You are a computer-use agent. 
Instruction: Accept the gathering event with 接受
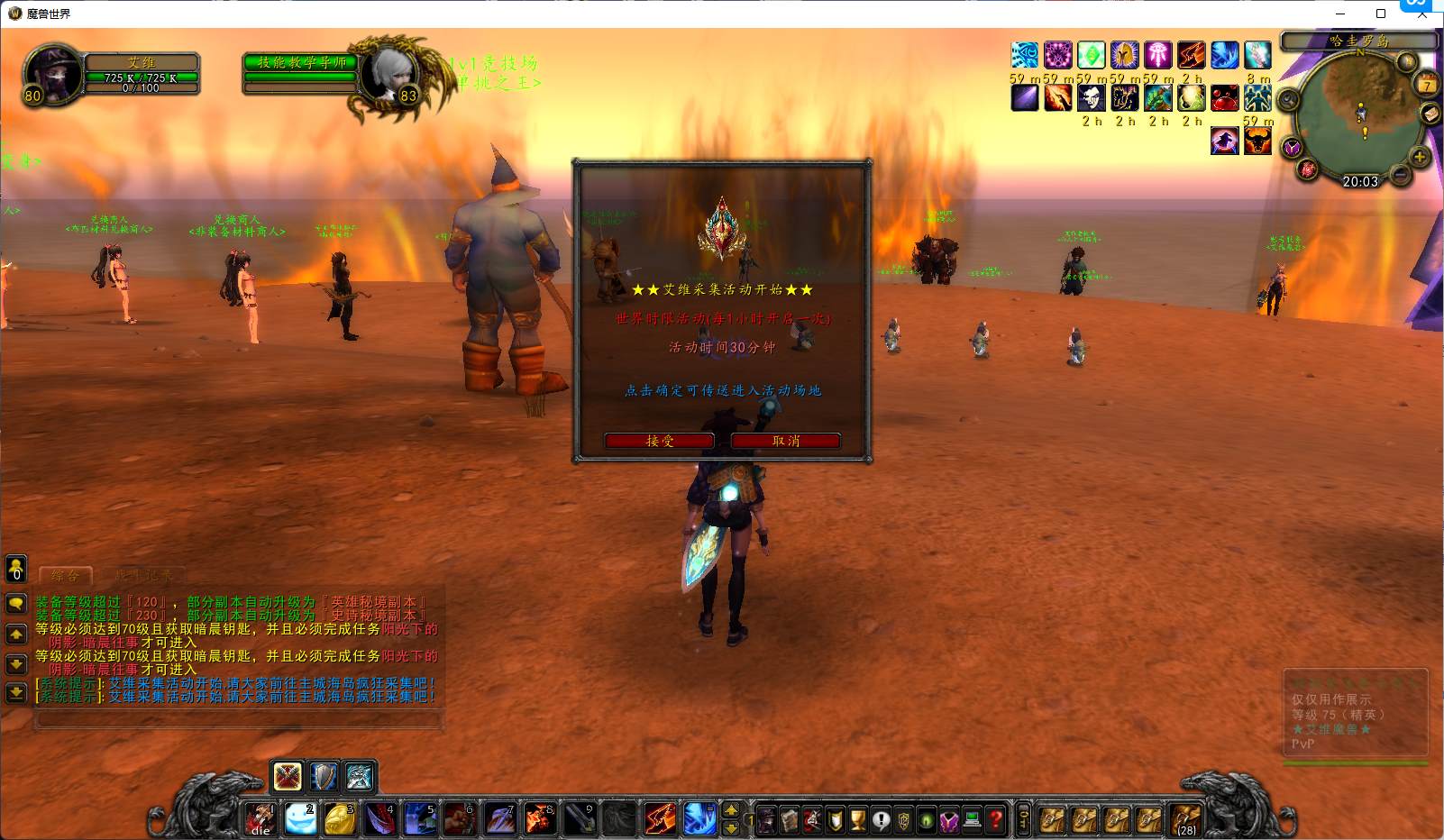tap(660, 441)
